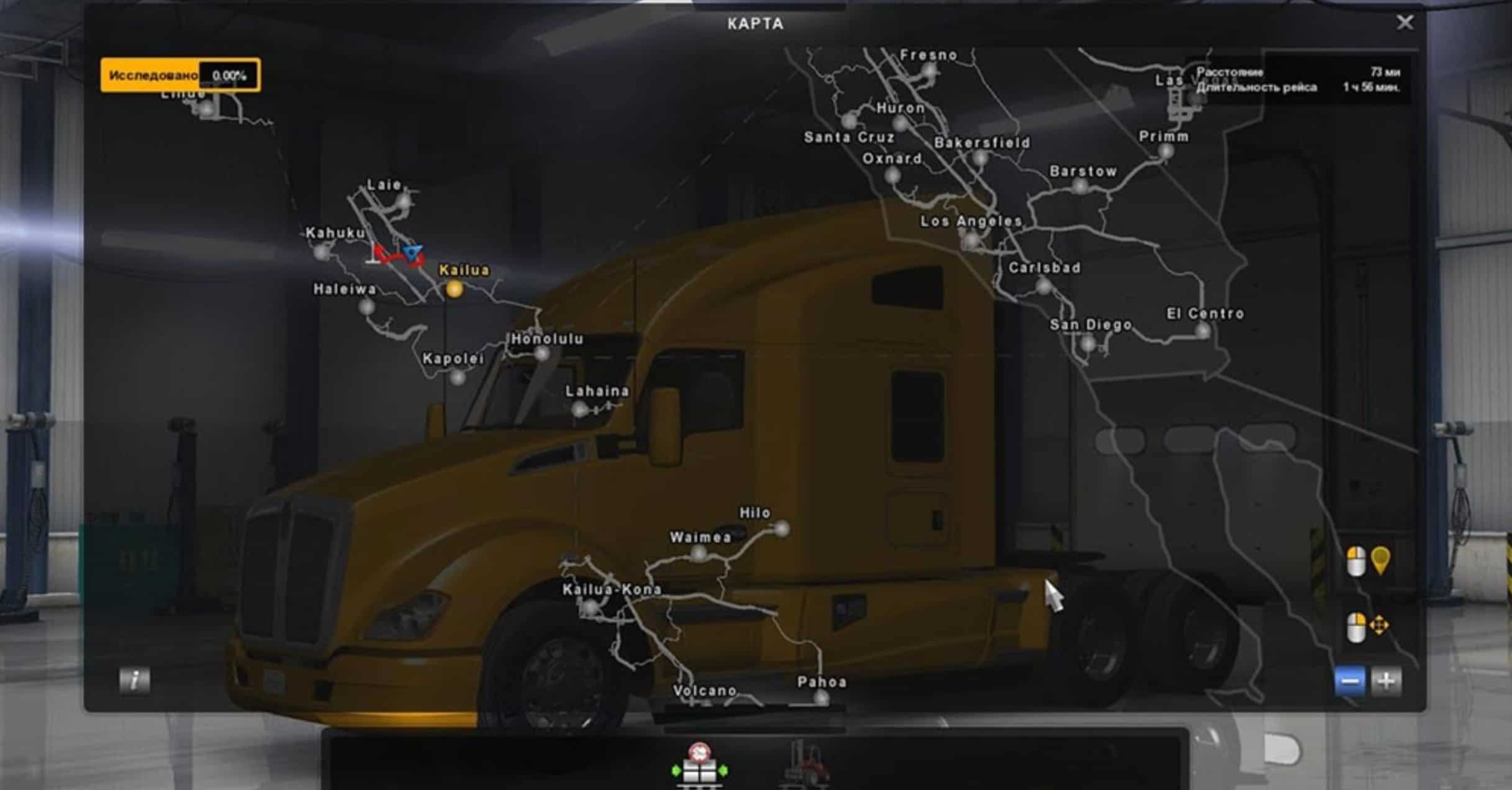The width and height of the screenshot is (1512, 790).
Task: Open the map legend info button
Action: (x=134, y=680)
